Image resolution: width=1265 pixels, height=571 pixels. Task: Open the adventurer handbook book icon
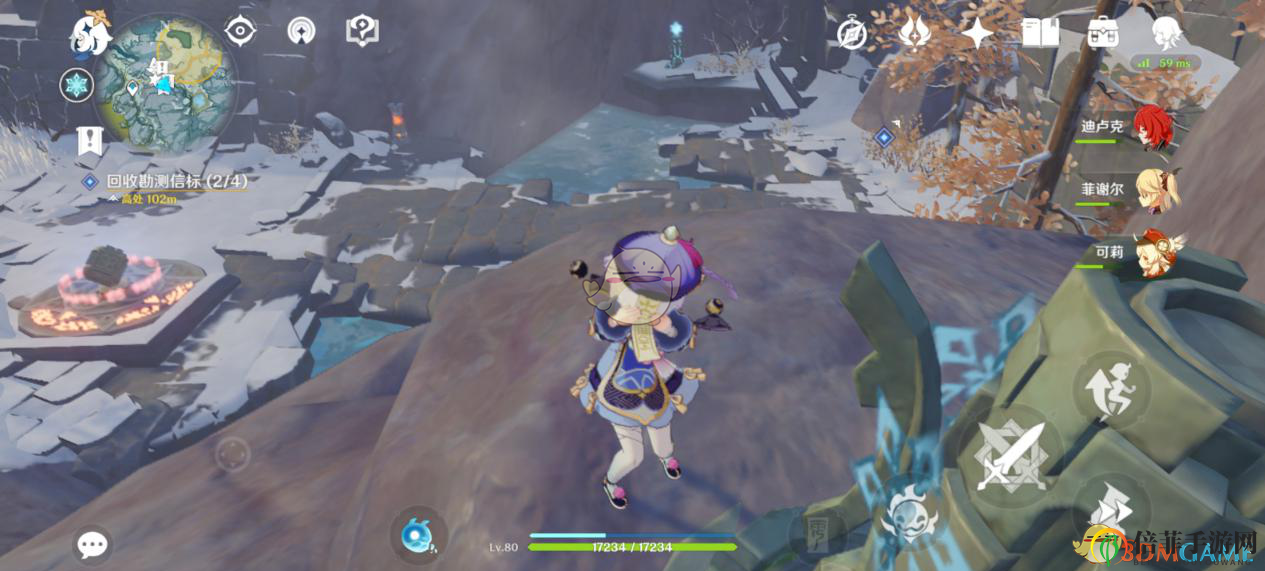pyautogui.click(x=1040, y=34)
